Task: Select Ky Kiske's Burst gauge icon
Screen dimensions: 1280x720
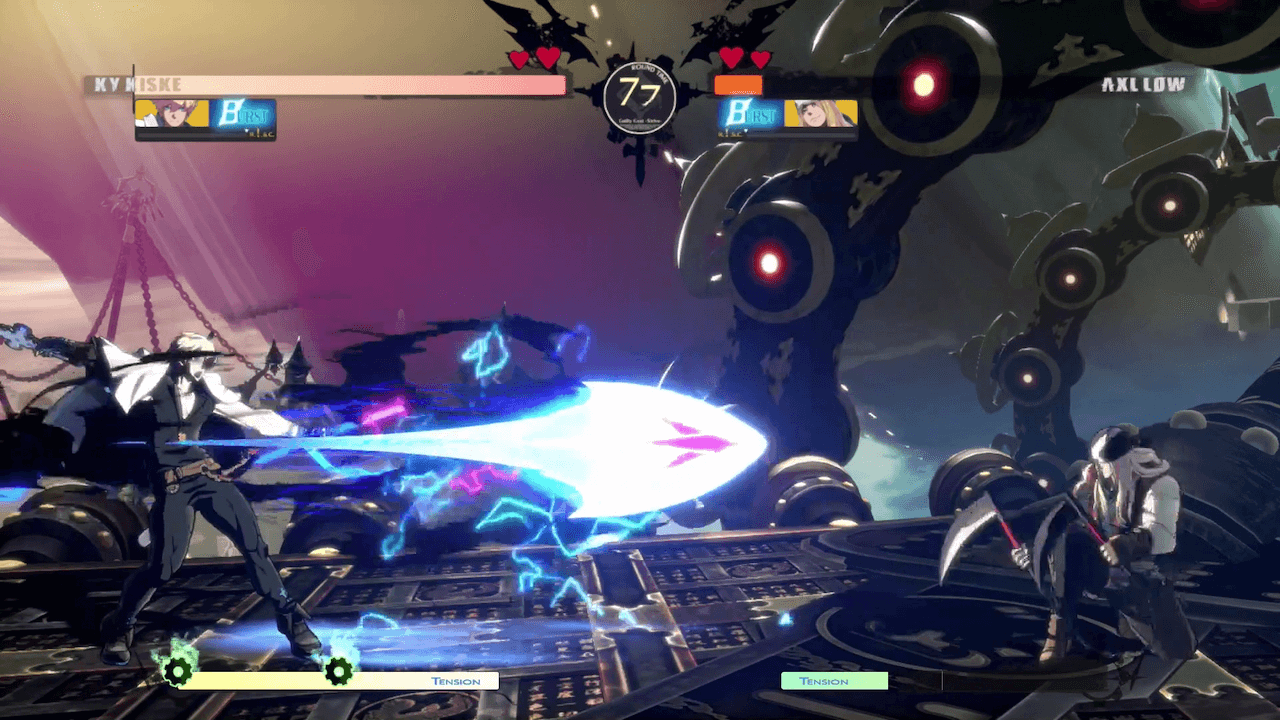Action: (x=242, y=116)
